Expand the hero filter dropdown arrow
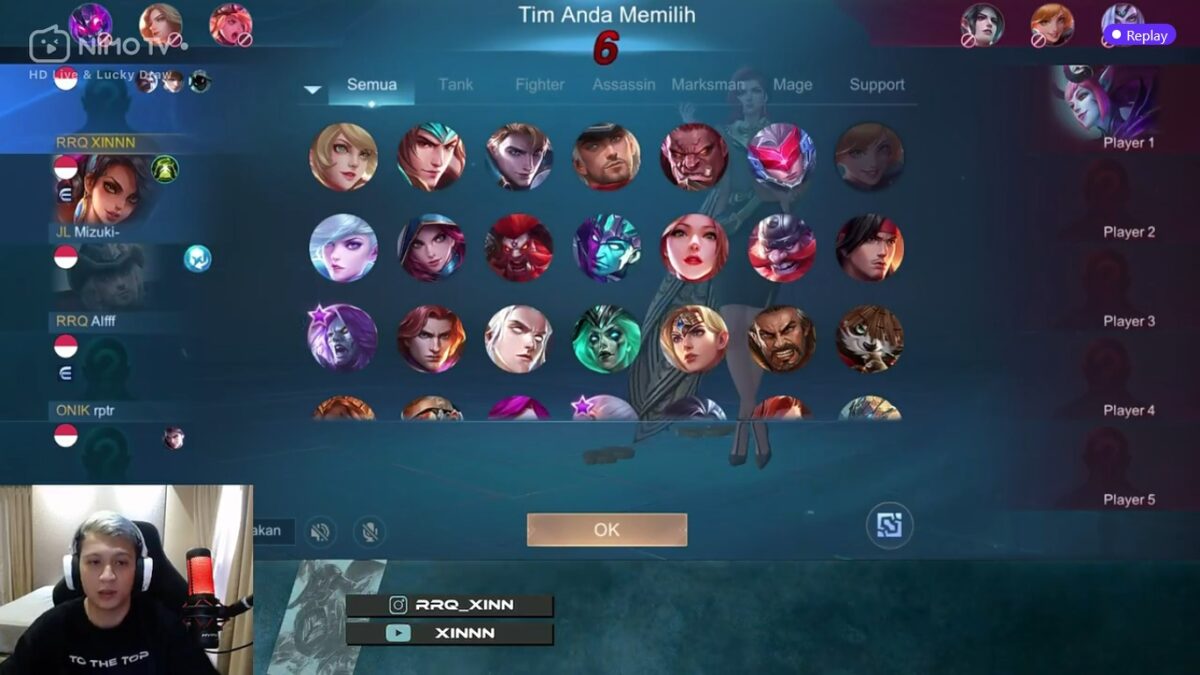 click(313, 89)
